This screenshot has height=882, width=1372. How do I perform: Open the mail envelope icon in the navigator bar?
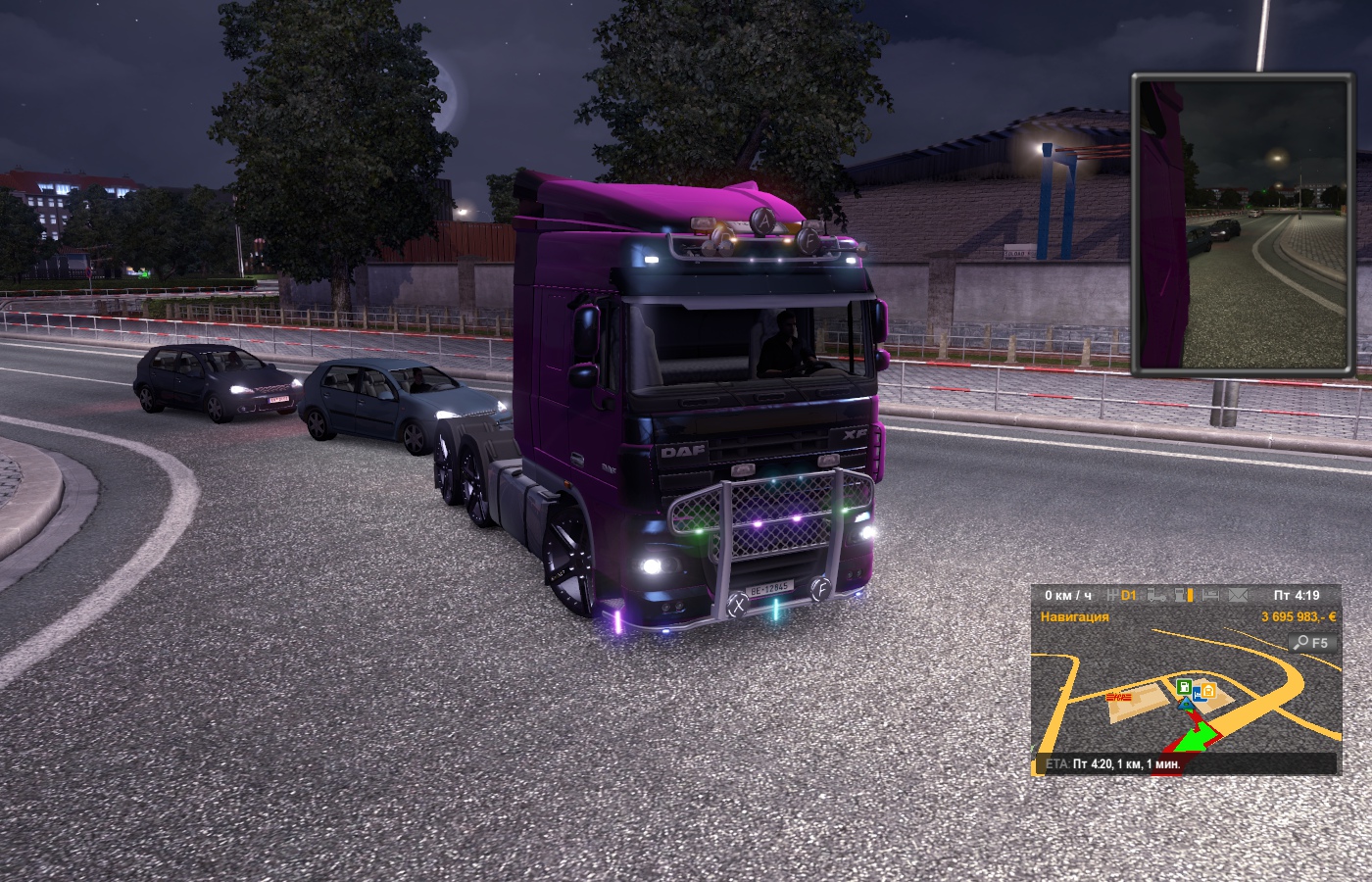(x=1238, y=595)
